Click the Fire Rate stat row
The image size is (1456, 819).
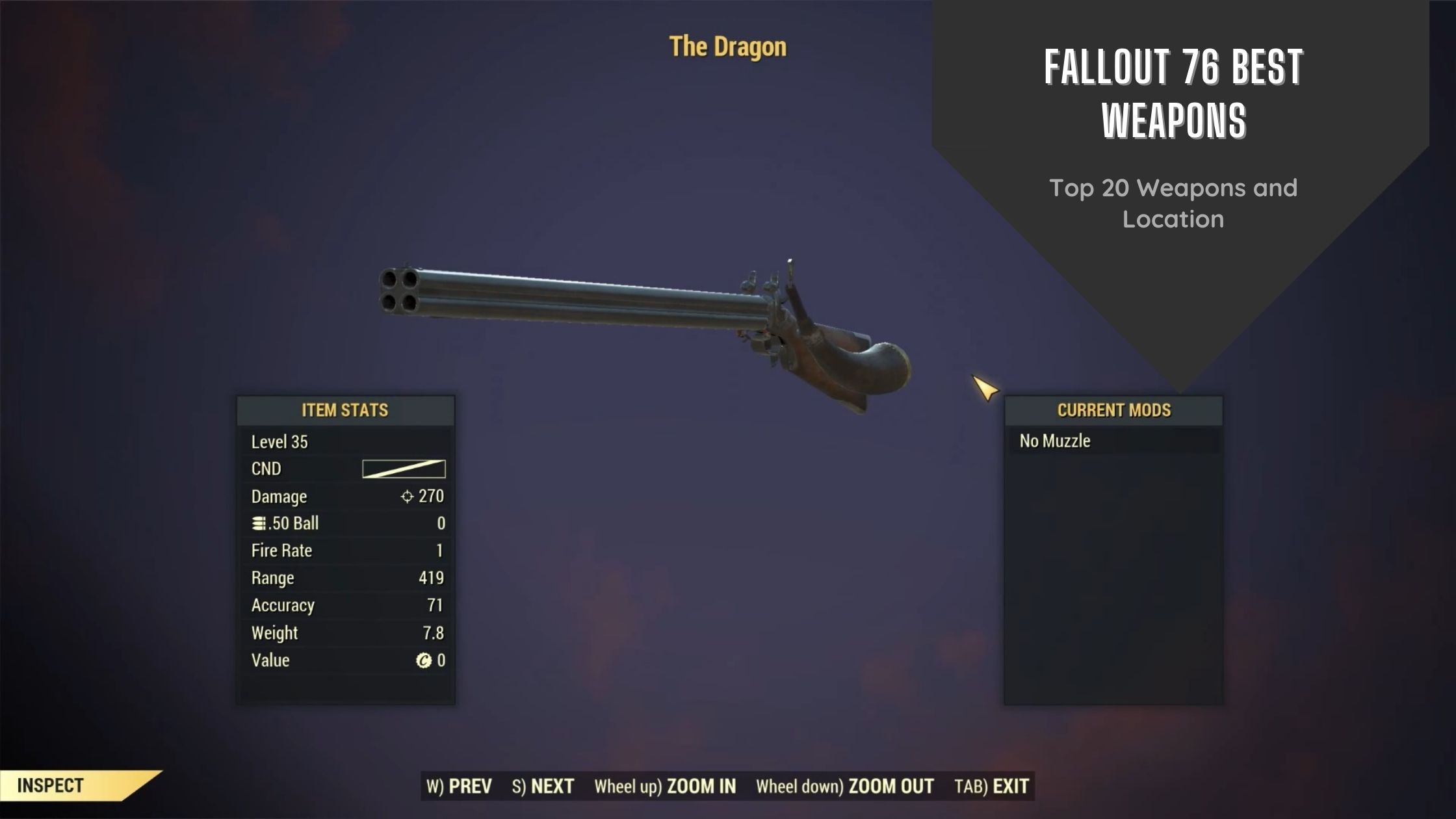(x=282, y=551)
